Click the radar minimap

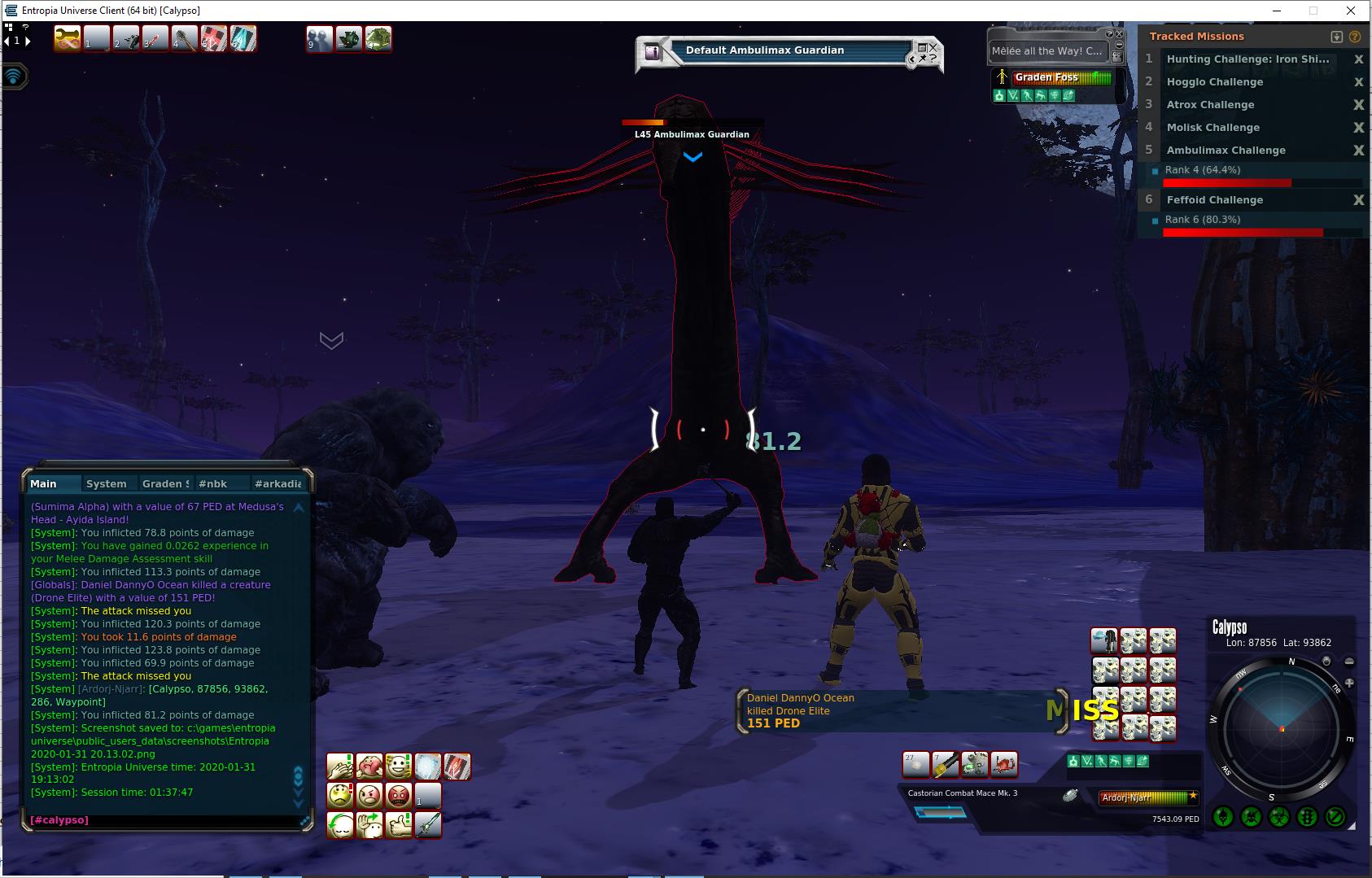[x=1281, y=726]
